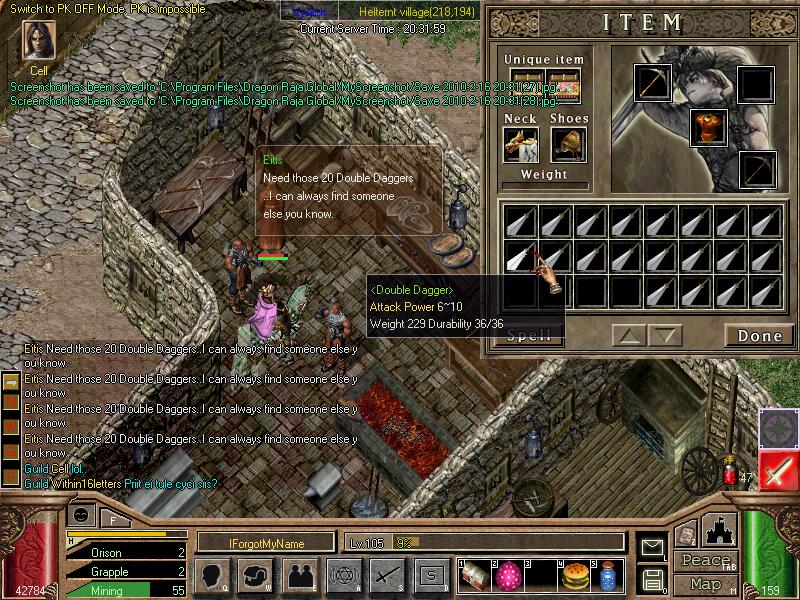
Task: Select the Shoes equipment slot item
Action: [x=569, y=144]
